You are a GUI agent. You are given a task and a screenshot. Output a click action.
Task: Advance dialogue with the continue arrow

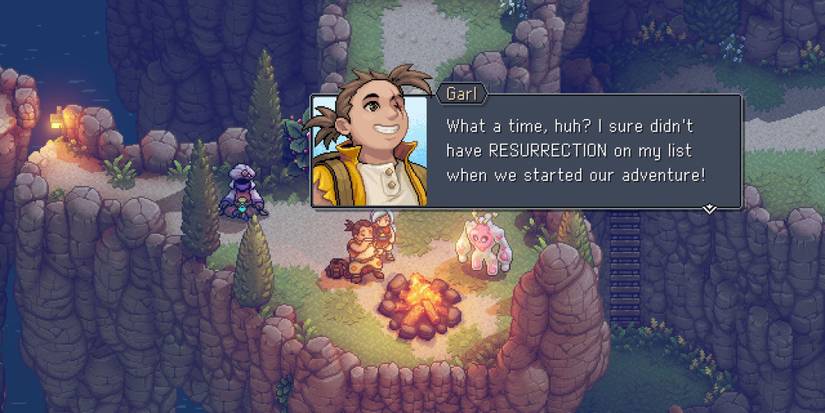[709, 209]
